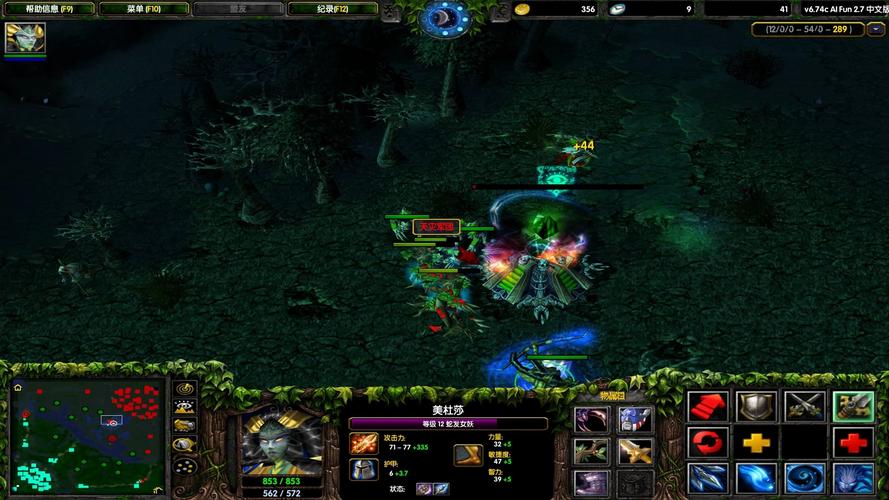Click Medusa's hero portrait
Image resolution: width=889 pixels, height=500 pixels.
pos(282,441)
